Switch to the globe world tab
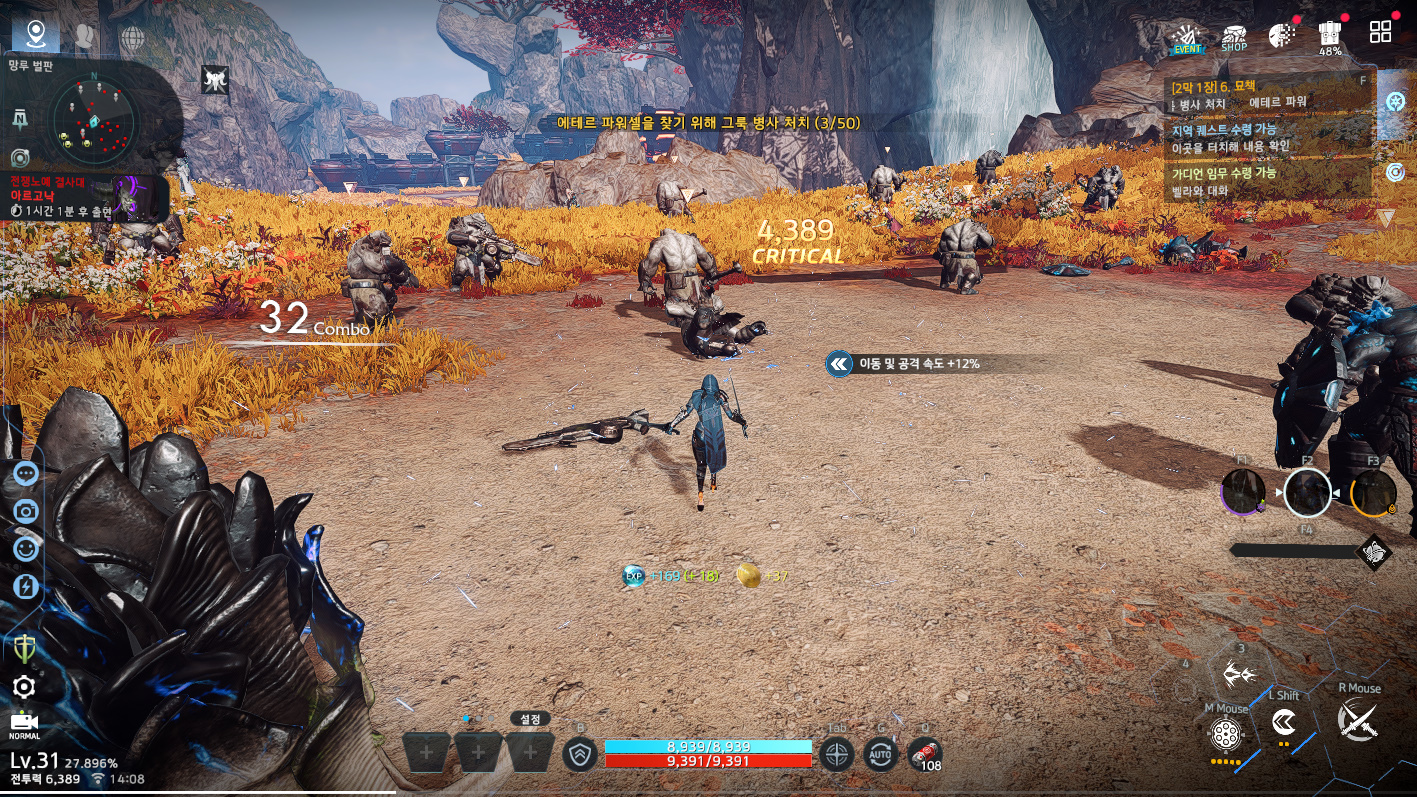This screenshot has width=1417, height=797. tap(132, 38)
